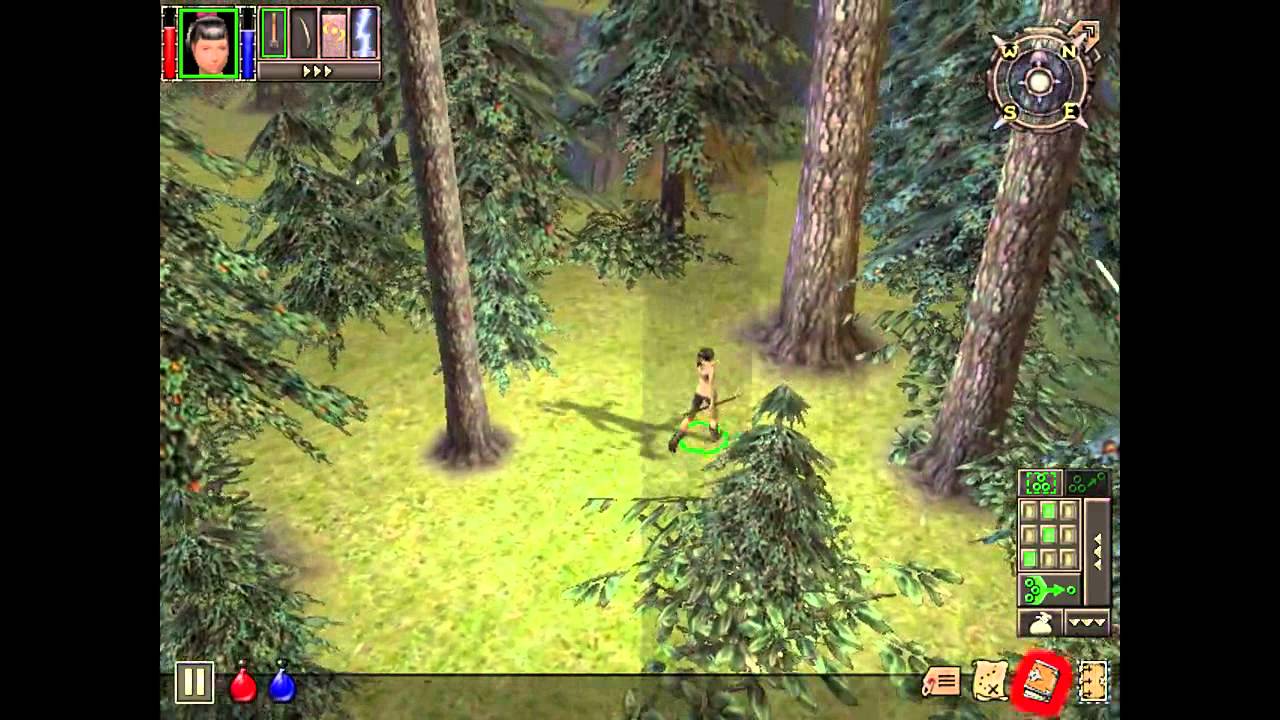Drink the red health potion

coord(240,684)
